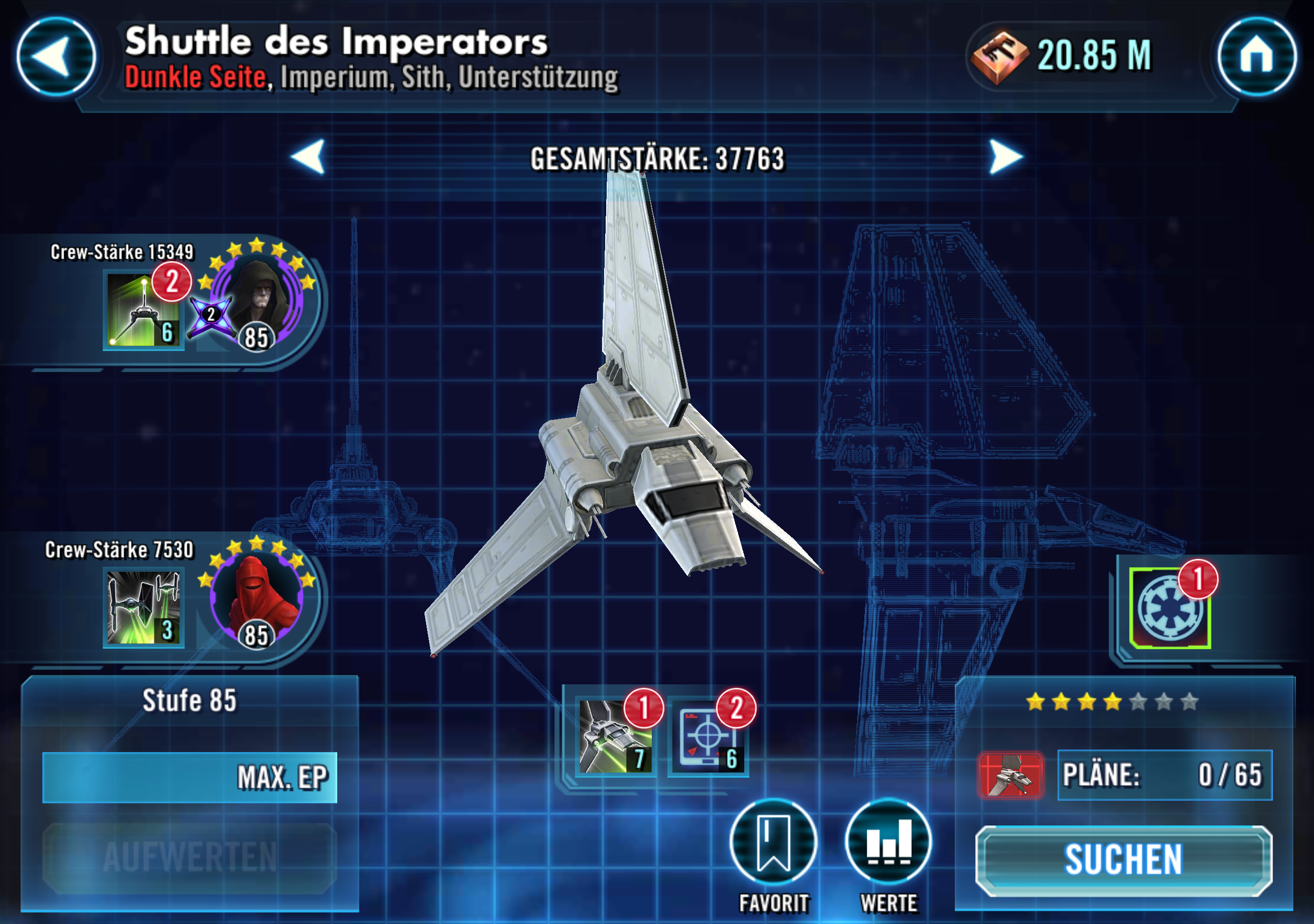This screenshot has width=1314, height=924.
Task: Mark the ship as Favorit
Action: [774, 841]
